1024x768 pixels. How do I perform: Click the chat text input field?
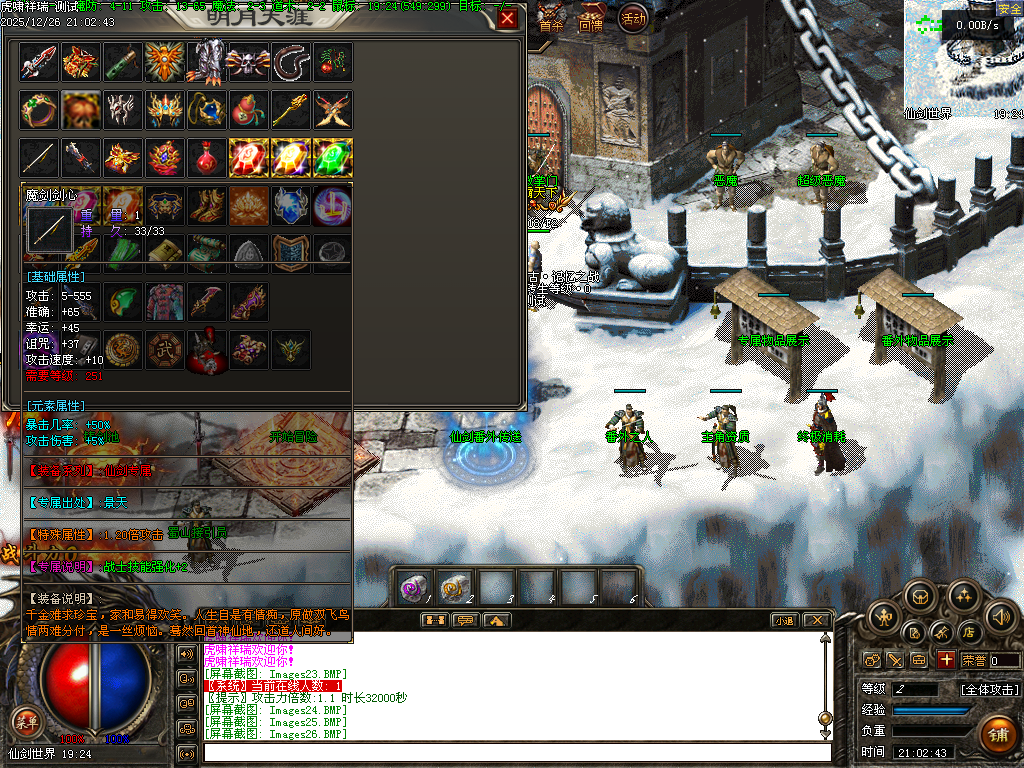(x=515, y=752)
